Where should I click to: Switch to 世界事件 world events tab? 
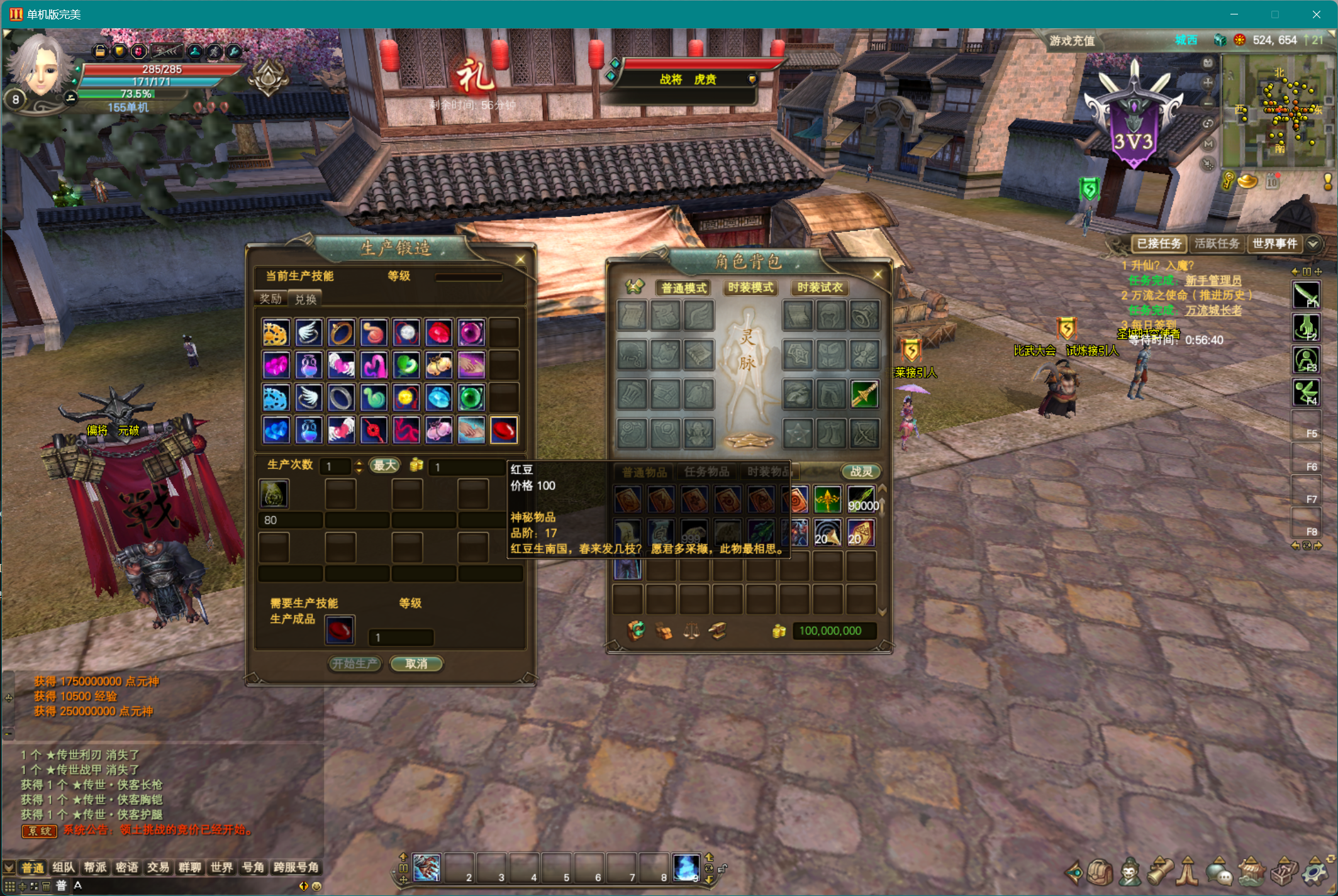(x=1274, y=243)
